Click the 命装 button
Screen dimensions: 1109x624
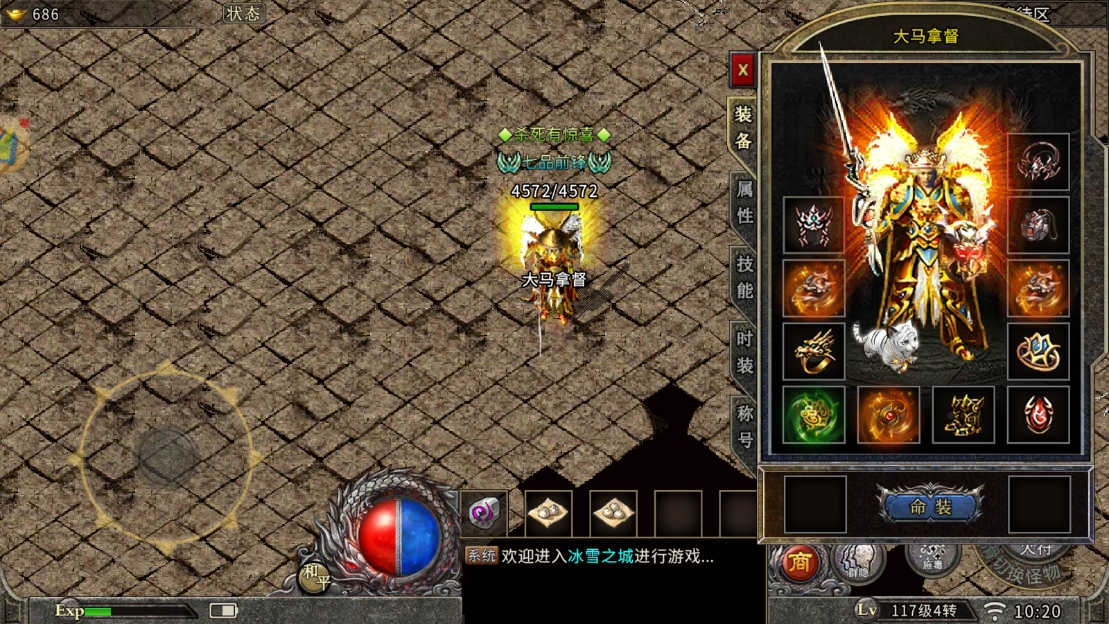point(929,507)
